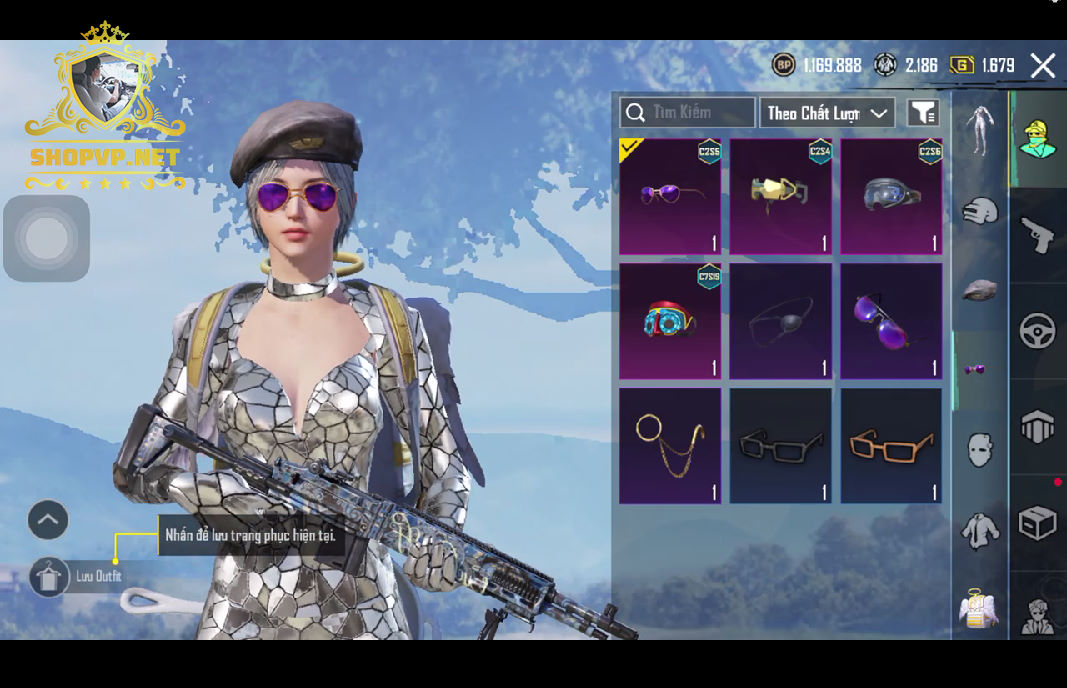
Task: Choose the purple aviator sunglasses
Action: [x=891, y=321]
